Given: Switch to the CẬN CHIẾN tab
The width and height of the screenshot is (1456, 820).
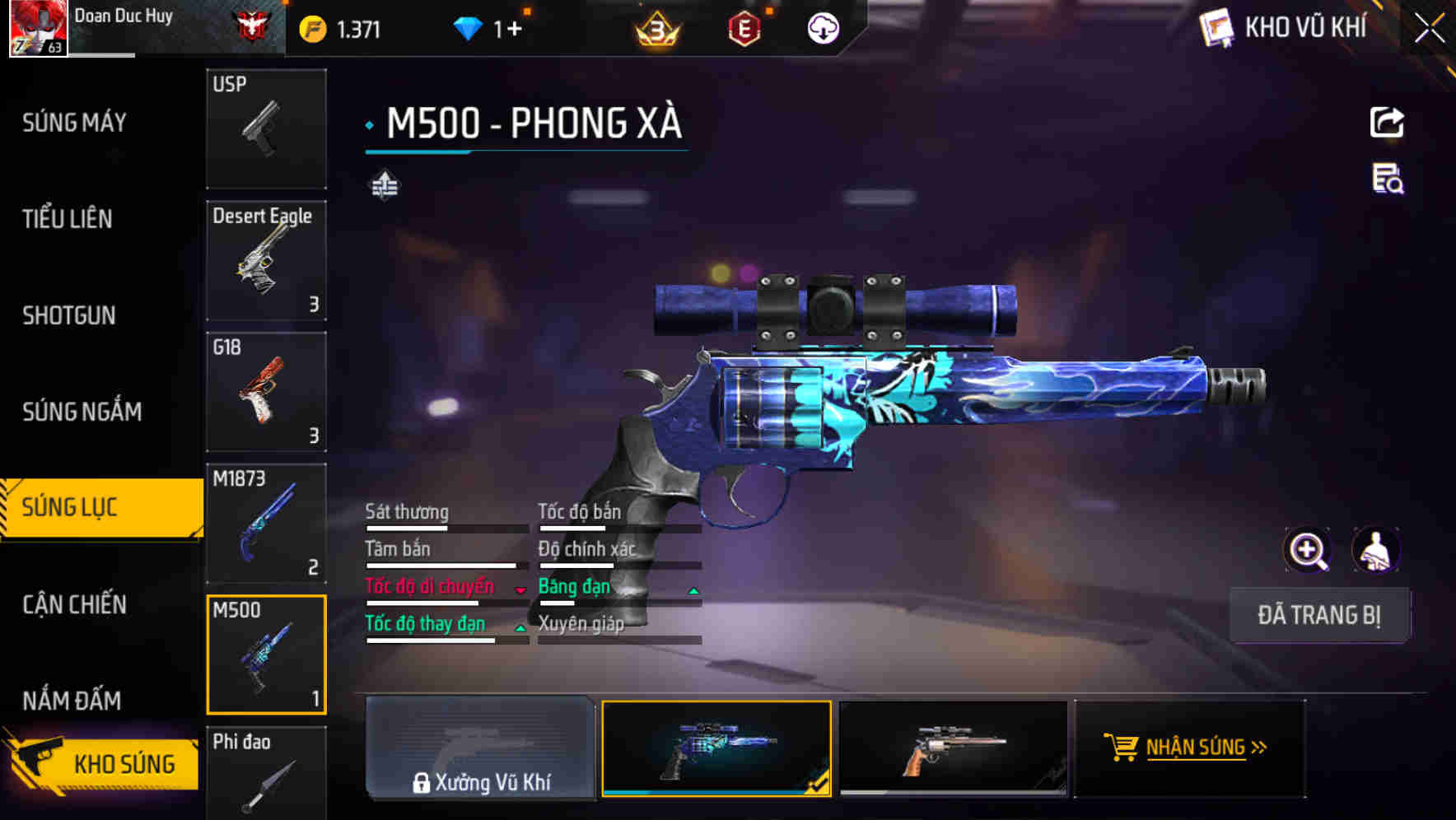Looking at the screenshot, I should click(x=72, y=604).
